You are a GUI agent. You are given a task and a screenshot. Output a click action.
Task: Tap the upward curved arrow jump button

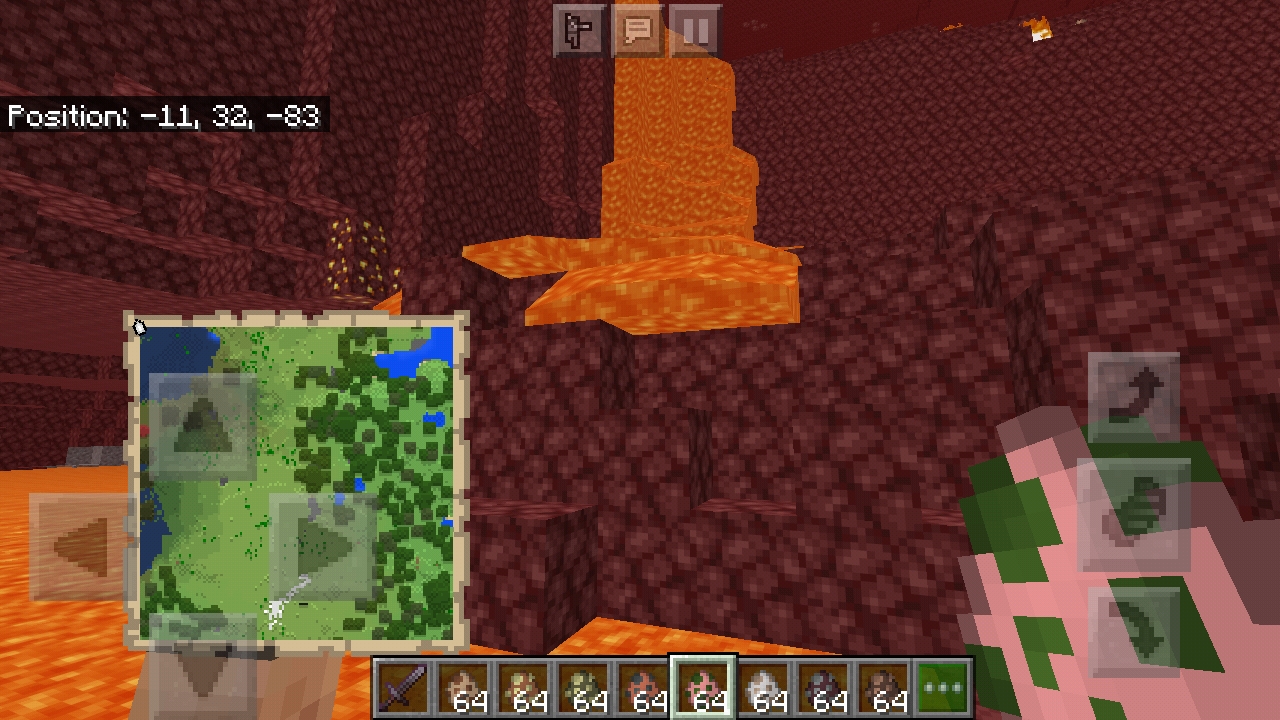[x=1133, y=397]
